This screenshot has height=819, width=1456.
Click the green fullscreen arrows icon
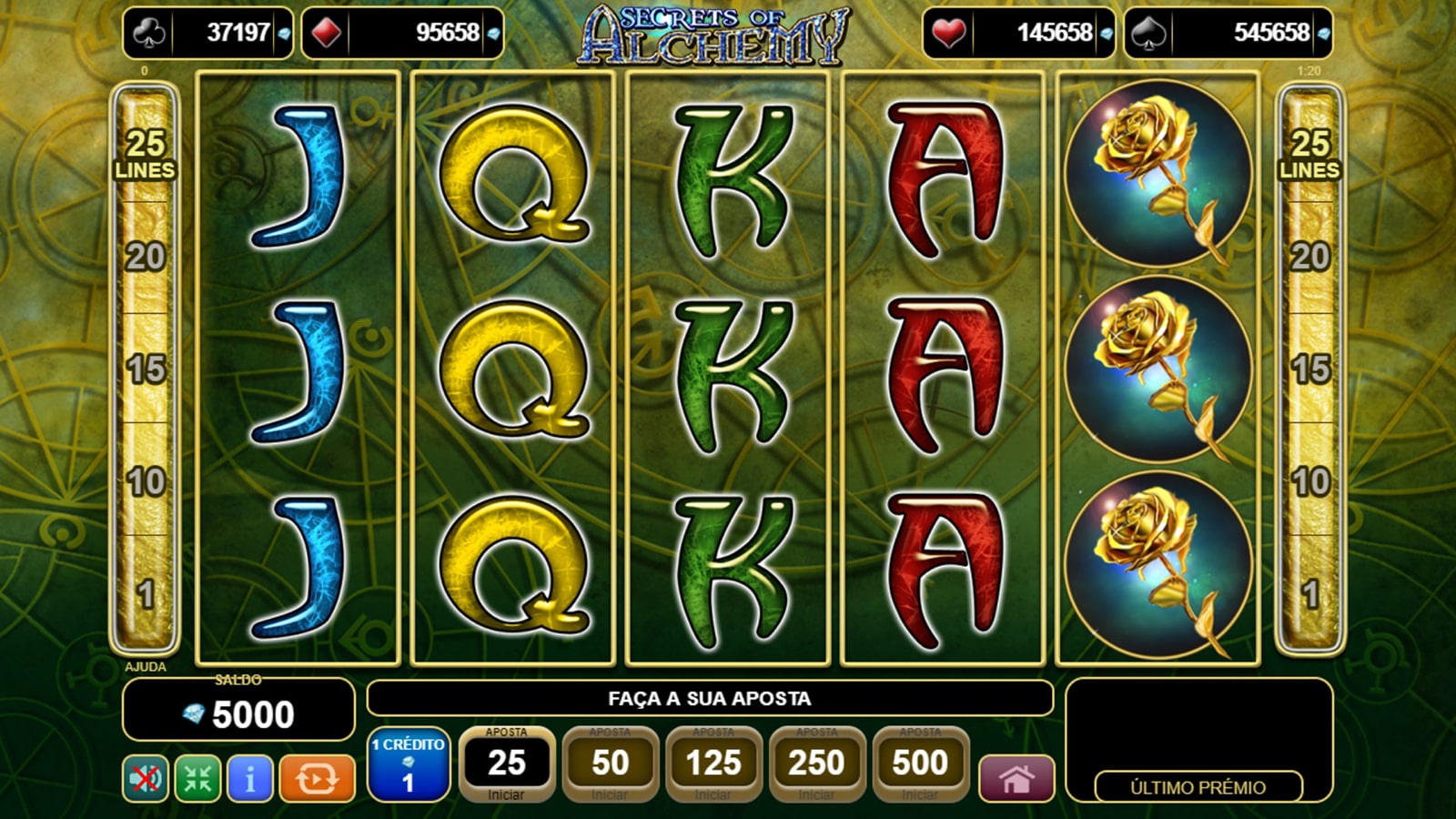[x=197, y=779]
